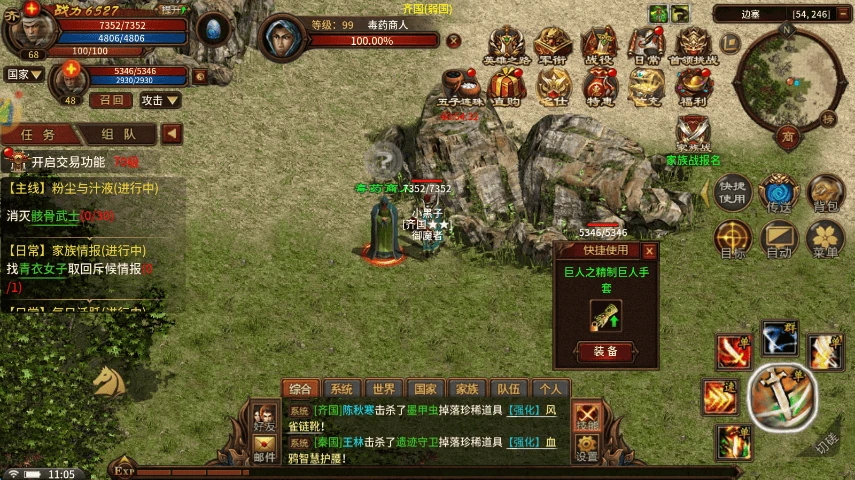Recall the pet with 召回 button
This screenshot has height=480, width=855.
tap(111, 100)
